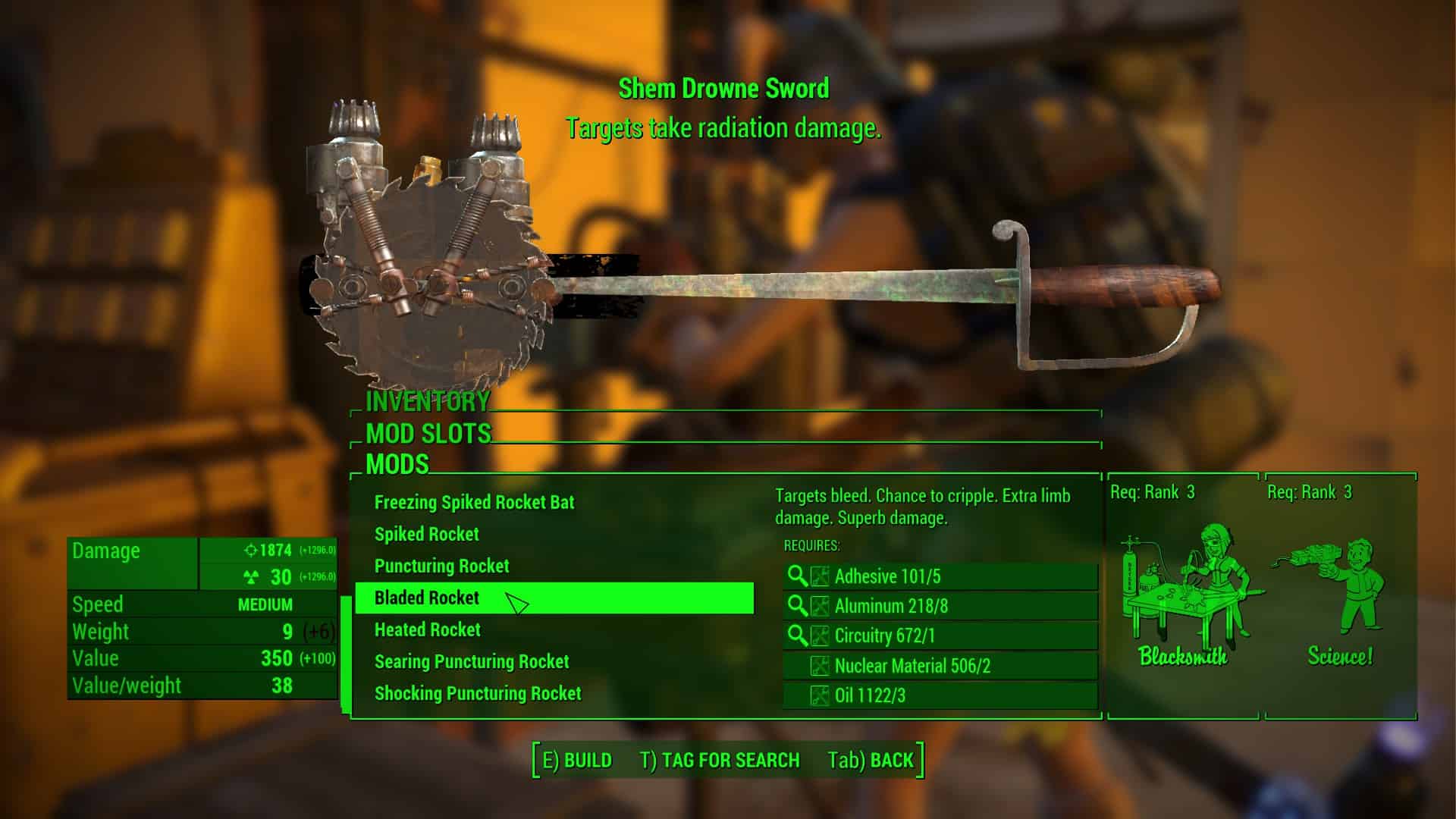This screenshot has height=819, width=1456.
Task: Select the Adhesive 101/5 requirement row
Action: coord(940,577)
